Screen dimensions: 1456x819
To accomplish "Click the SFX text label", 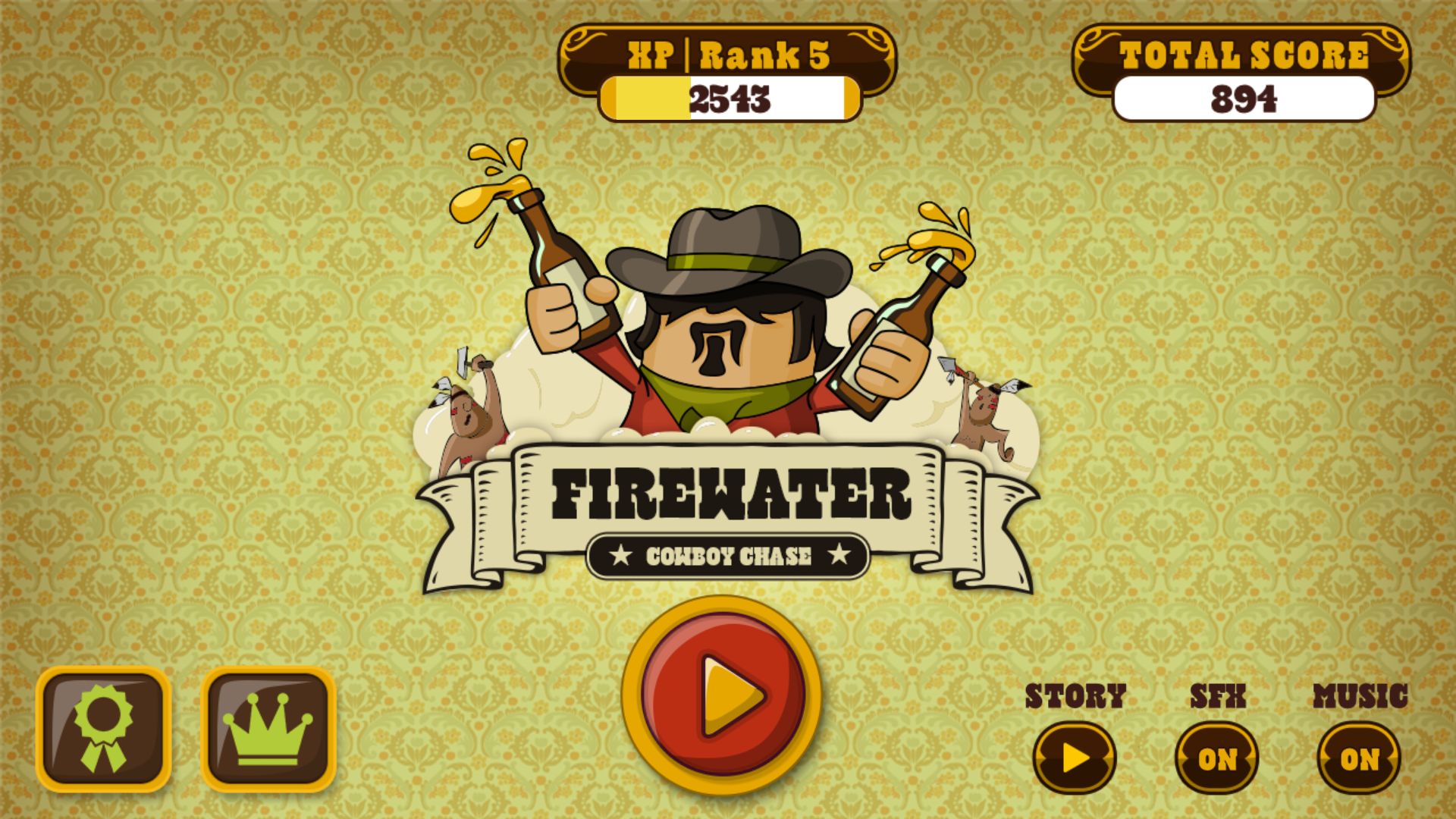I will pyautogui.click(x=1217, y=696).
